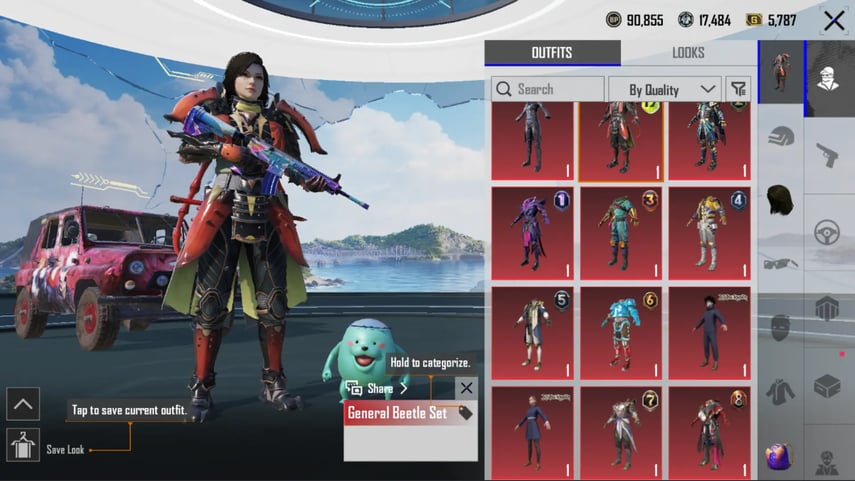Select the Outfits tab
Image resolution: width=855 pixels, height=481 pixels.
552,53
